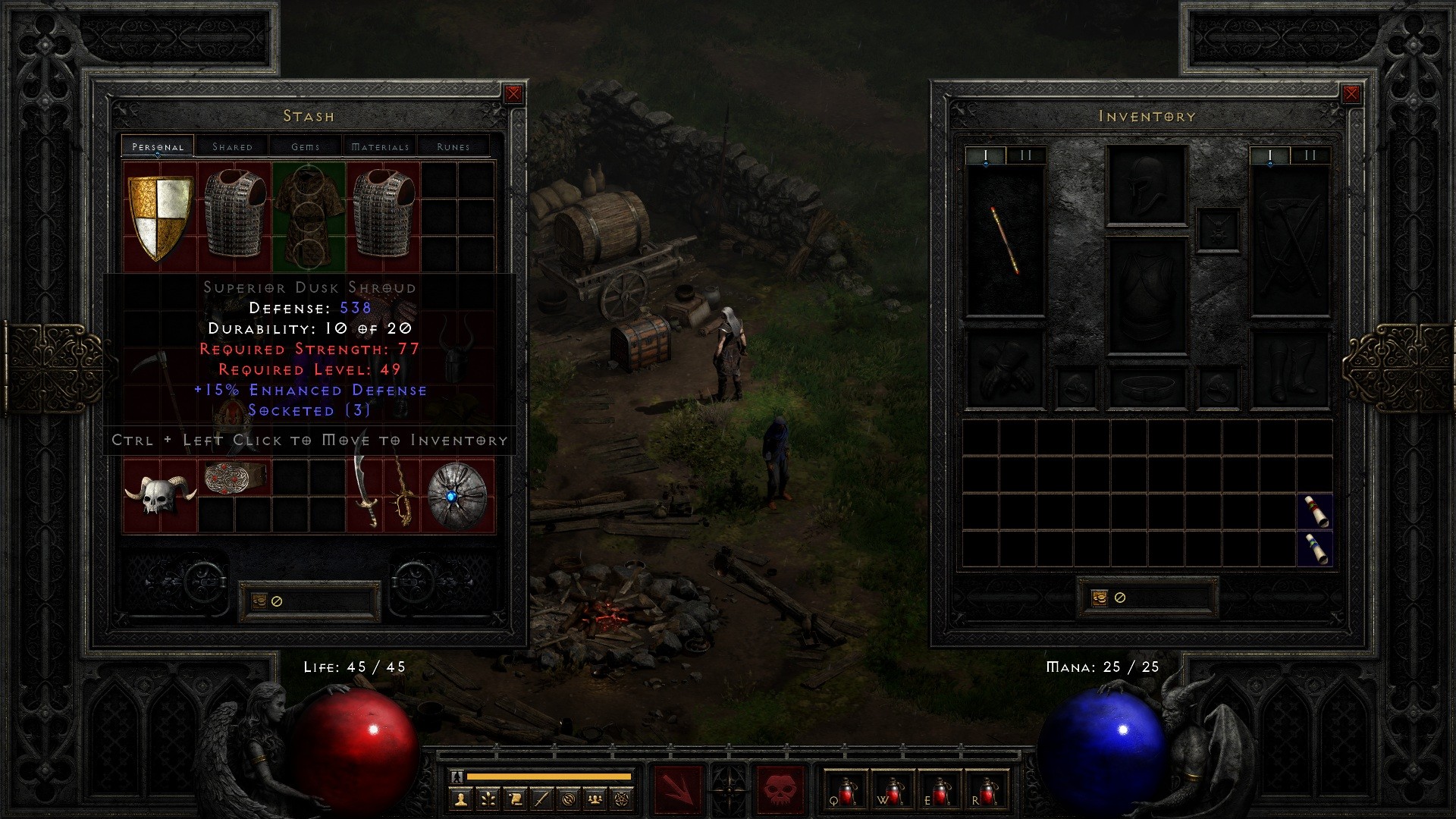Open the Gems stash tab
Viewport: 1456px width, 819px height.
point(306,146)
